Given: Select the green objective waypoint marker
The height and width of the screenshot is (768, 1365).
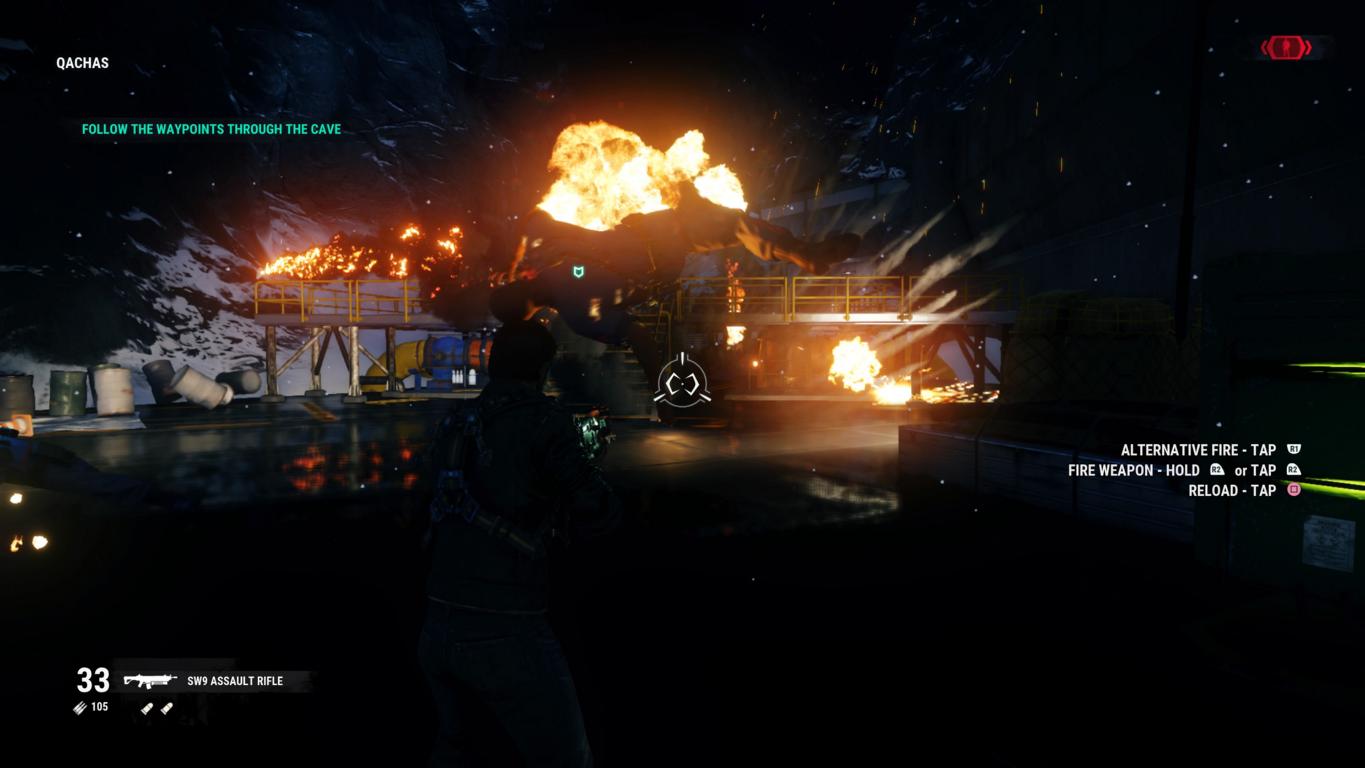Looking at the screenshot, I should pos(577,272).
